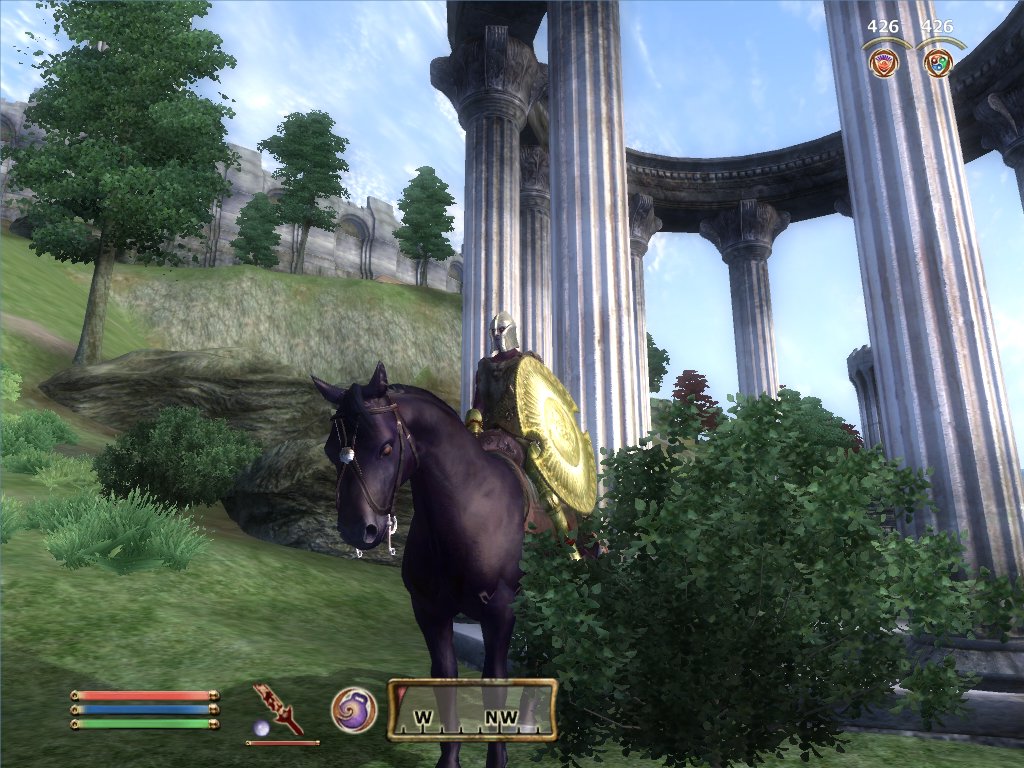Screen dimensions: 1024x768
Task: Click the equipped red sword weapon icon
Action: click(x=277, y=708)
